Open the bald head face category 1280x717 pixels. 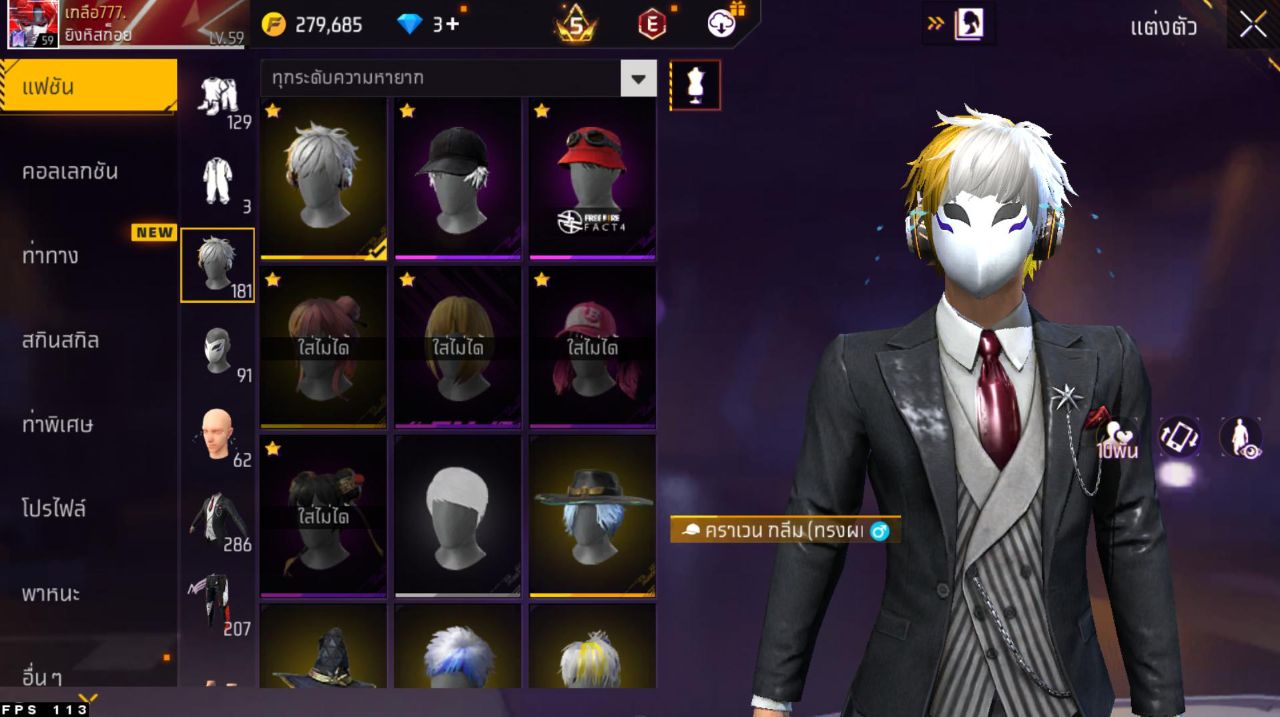coord(217,436)
